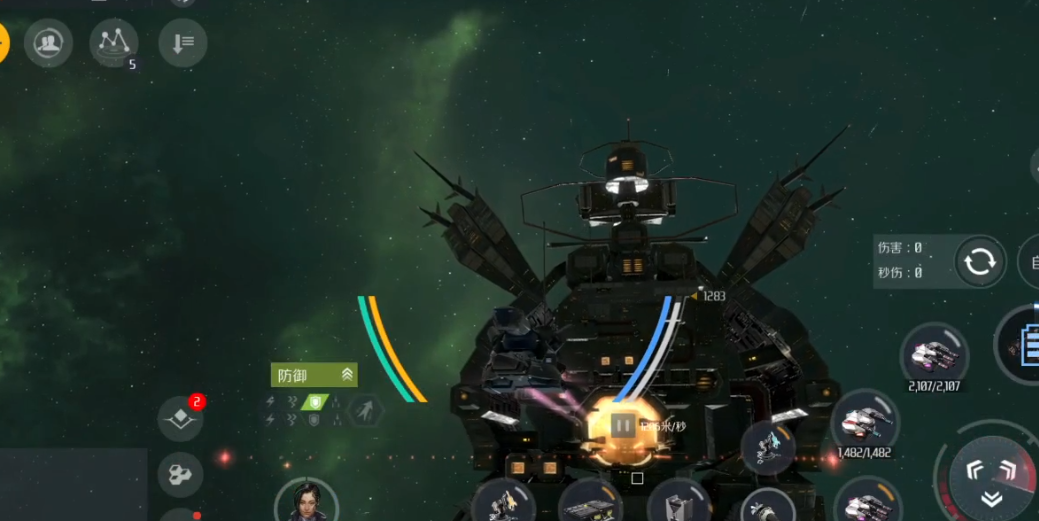Screen dimensions: 1039x521
Task: Activate the arrow-shaped hexagon module
Action: click(366, 409)
